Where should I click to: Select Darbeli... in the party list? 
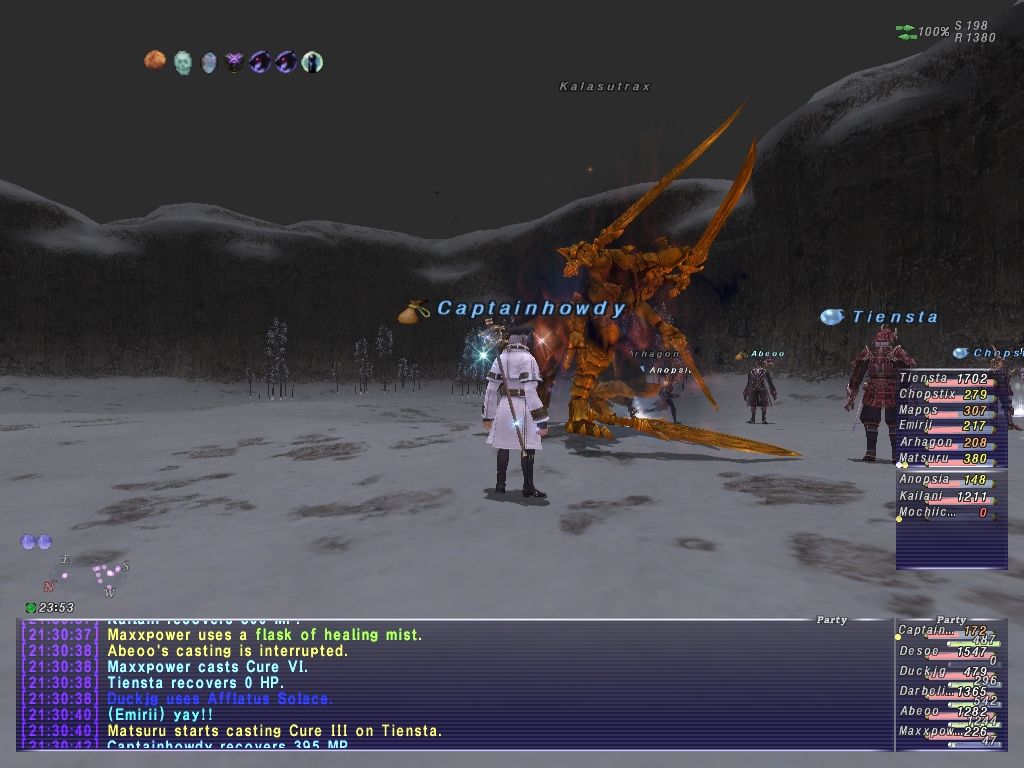[948, 692]
